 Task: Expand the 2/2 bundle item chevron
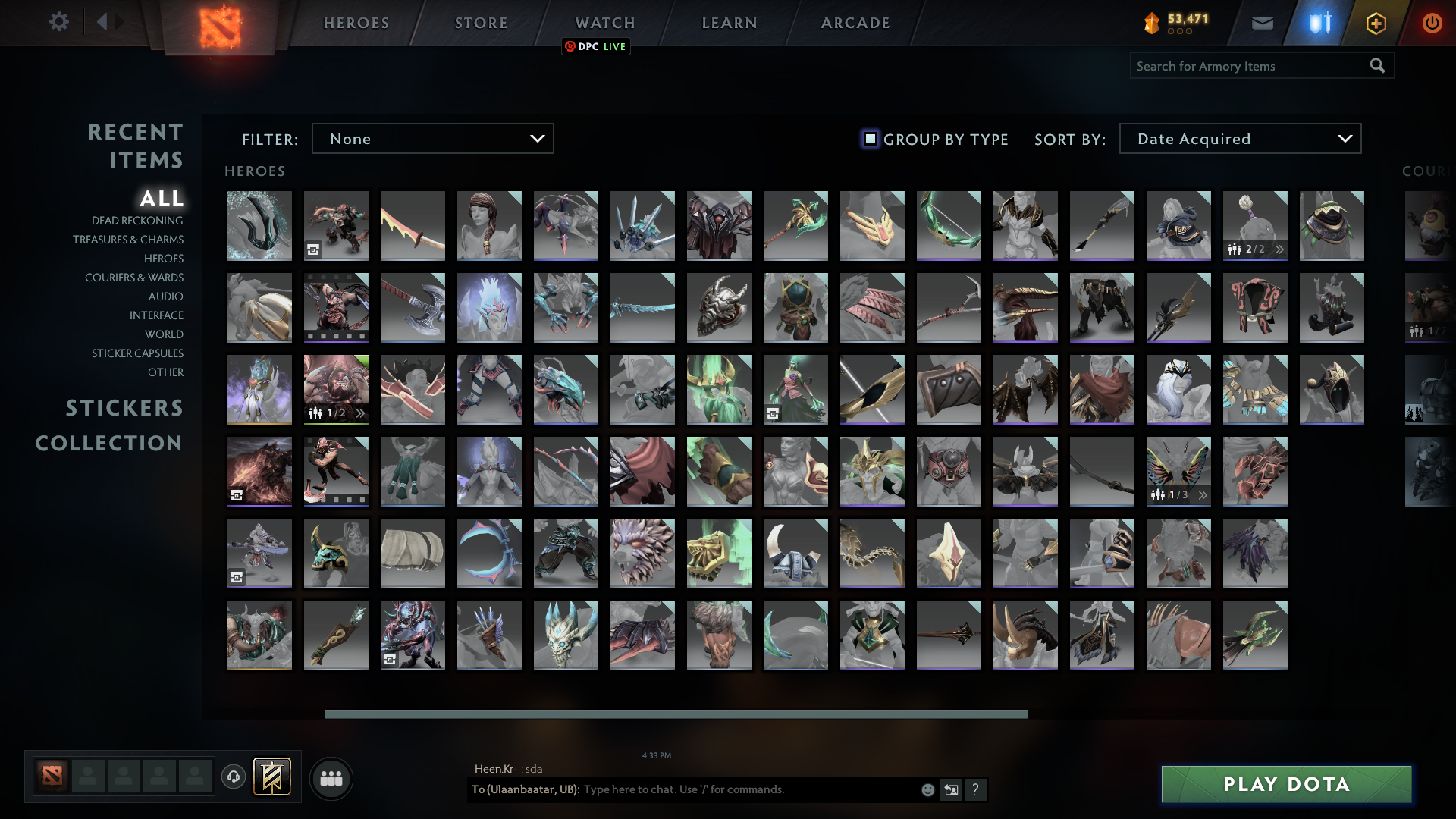tap(1279, 248)
